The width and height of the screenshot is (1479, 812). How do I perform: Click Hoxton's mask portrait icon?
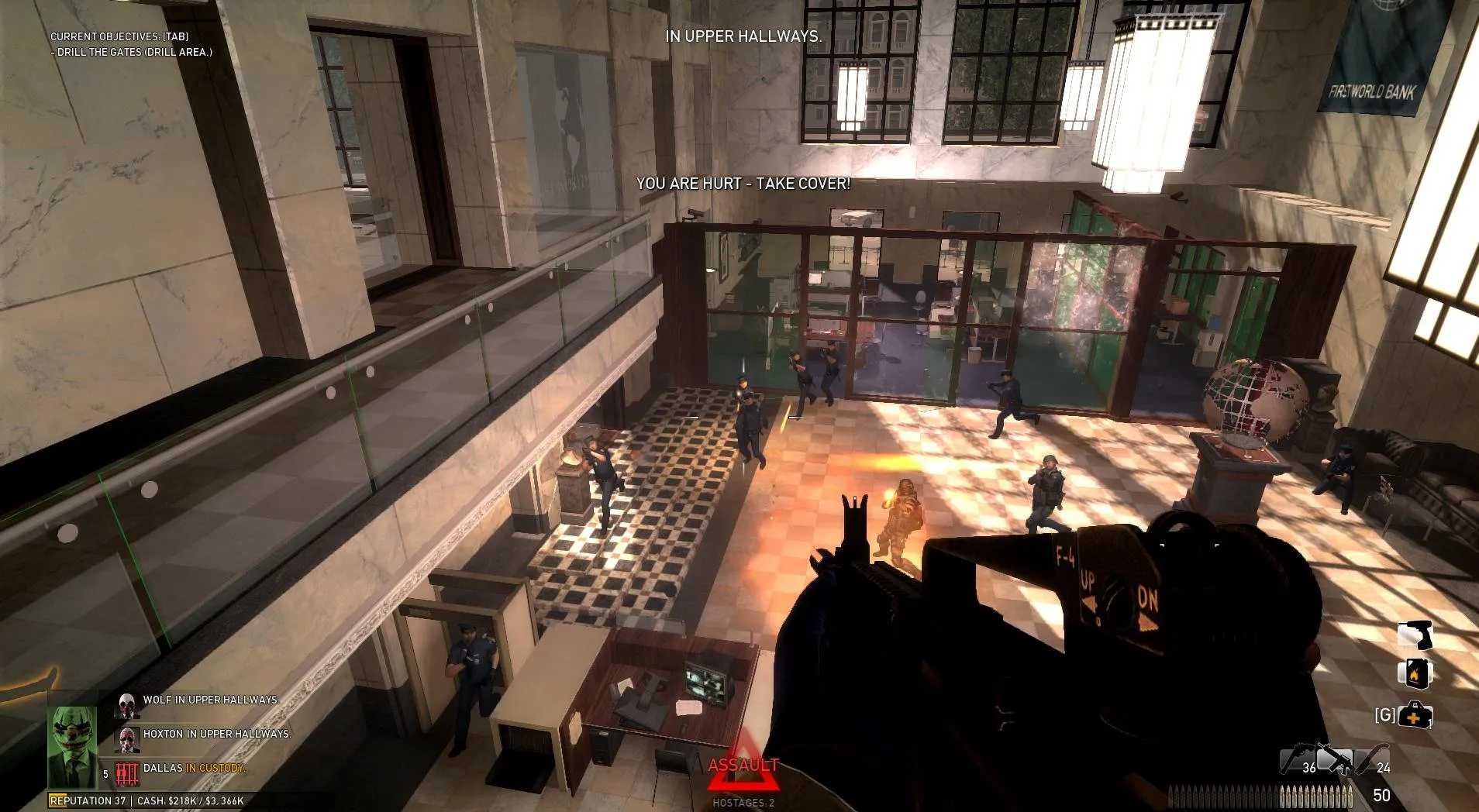coord(127,740)
